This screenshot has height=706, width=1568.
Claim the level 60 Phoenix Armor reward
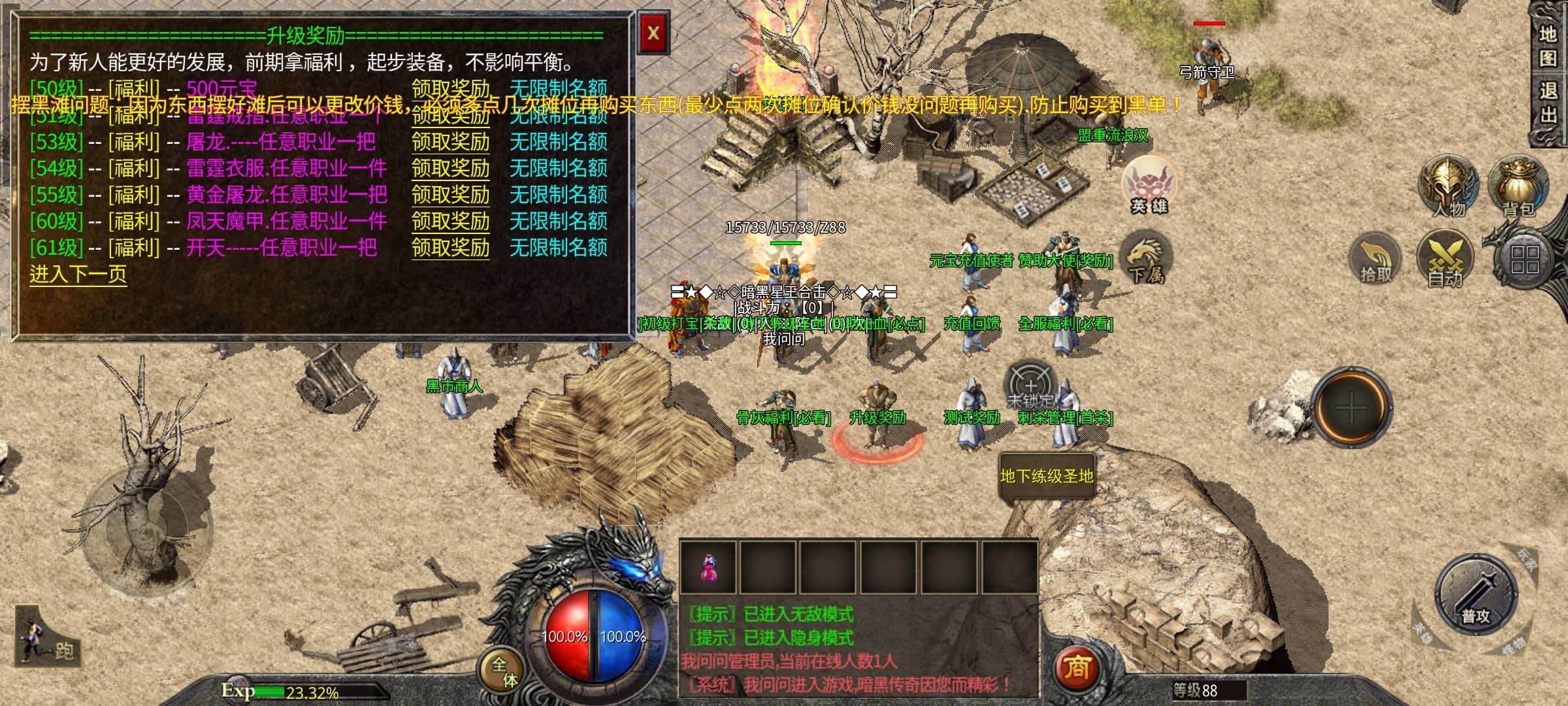[450, 222]
